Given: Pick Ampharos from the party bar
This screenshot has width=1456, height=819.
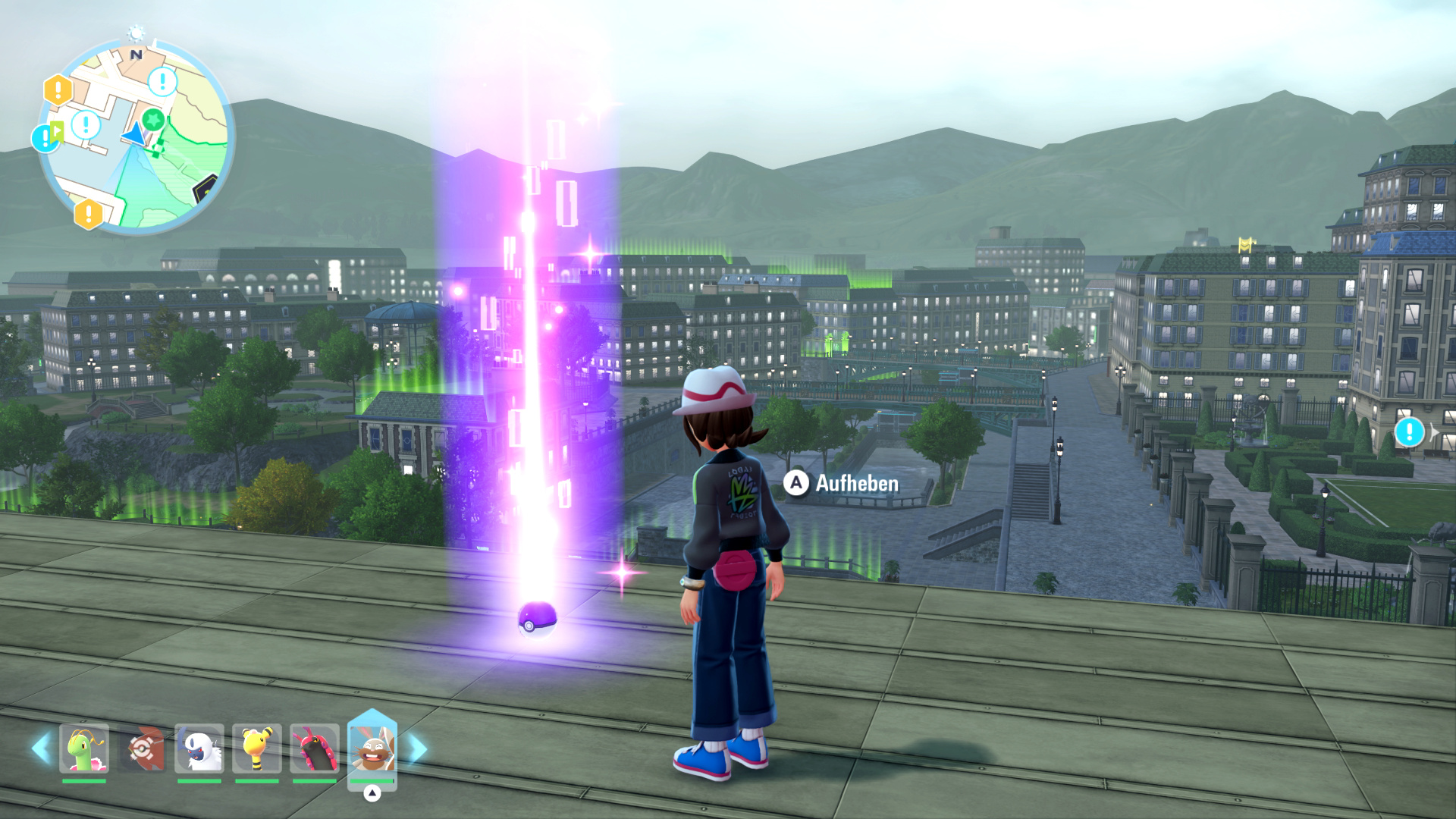Looking at the screenshot, I should (x=257, y=748).
